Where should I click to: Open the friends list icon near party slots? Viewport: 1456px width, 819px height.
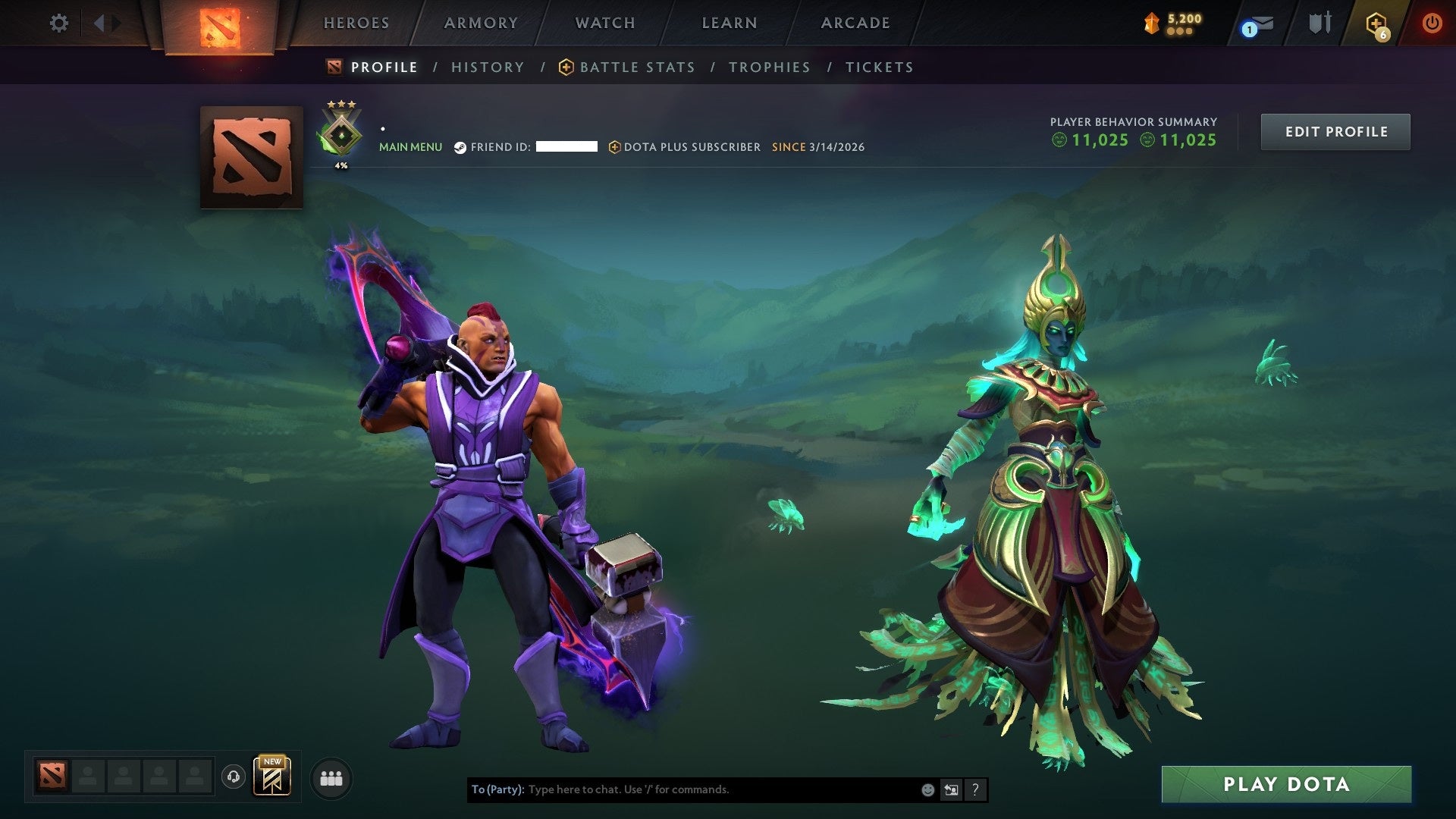[x=331, y=777]
